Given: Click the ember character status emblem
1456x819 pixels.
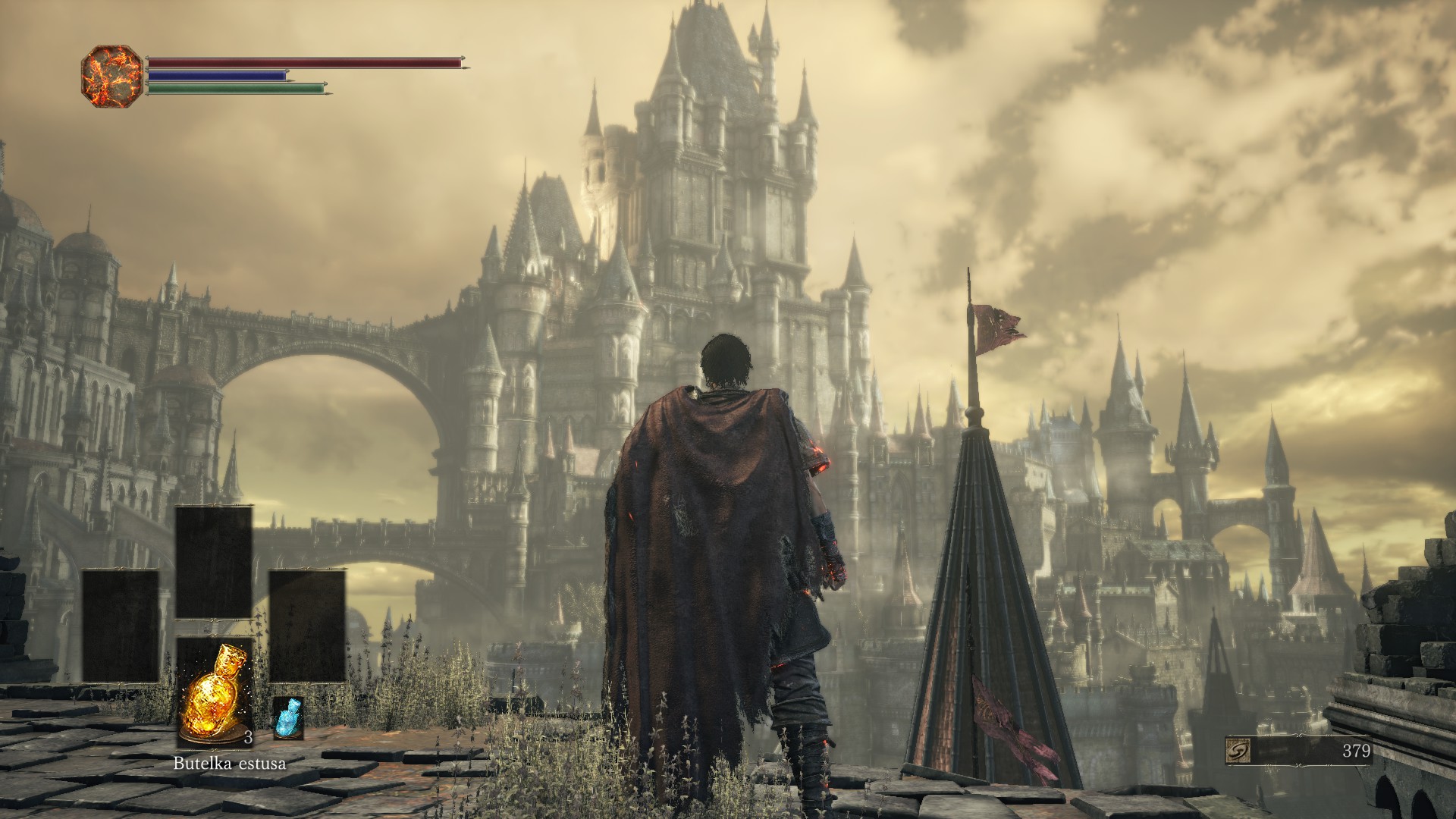Looking at the screenshot, I should point(111,76).
